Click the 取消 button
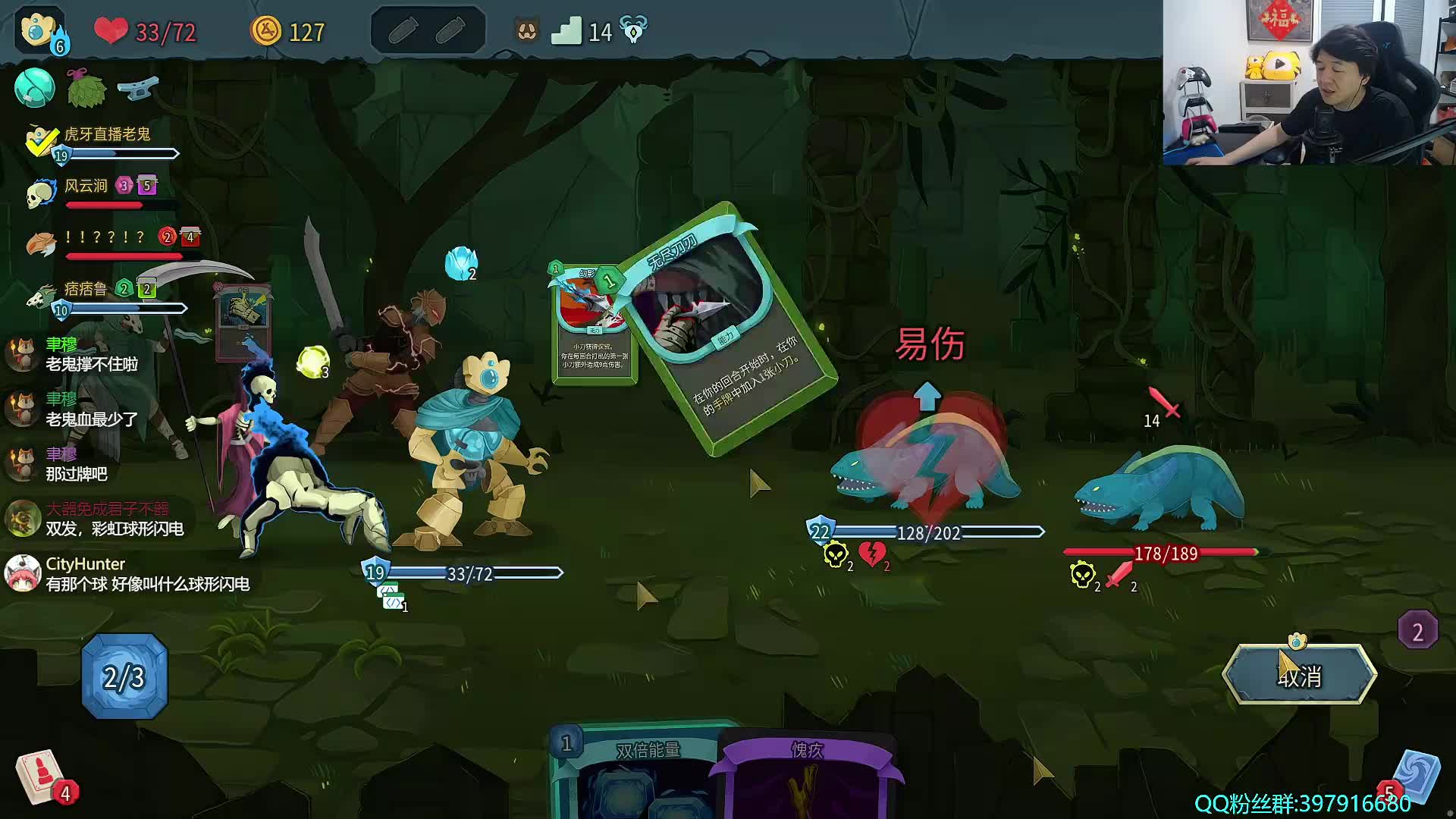Screen dimensions: 1456x819 [x=1300, y=675]
